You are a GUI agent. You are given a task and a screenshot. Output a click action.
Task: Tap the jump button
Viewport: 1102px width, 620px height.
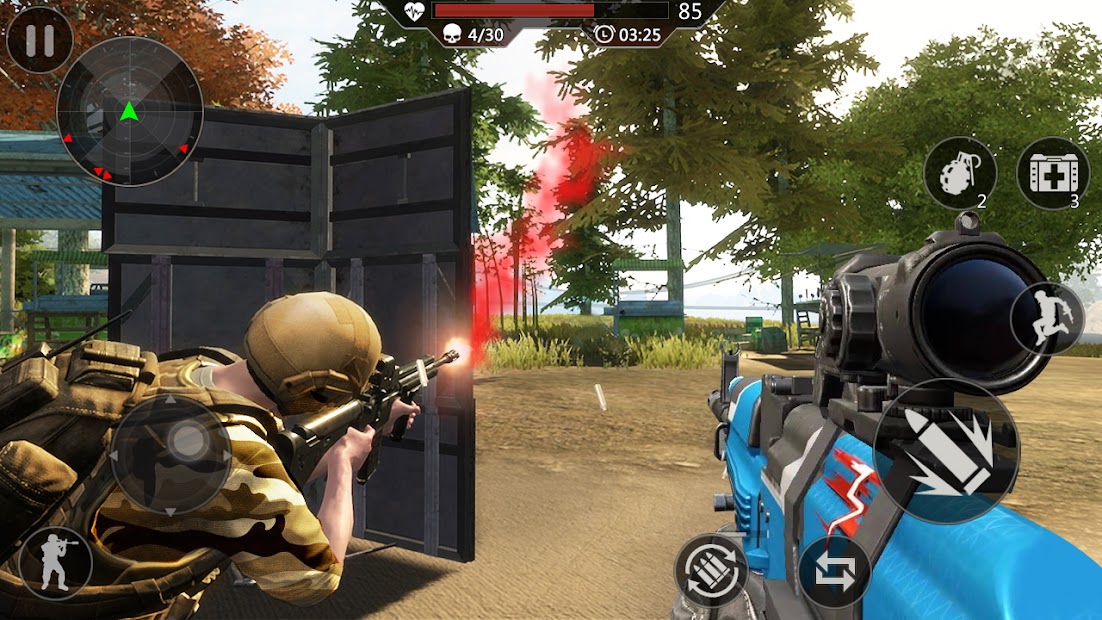(x=1047, y=318)
